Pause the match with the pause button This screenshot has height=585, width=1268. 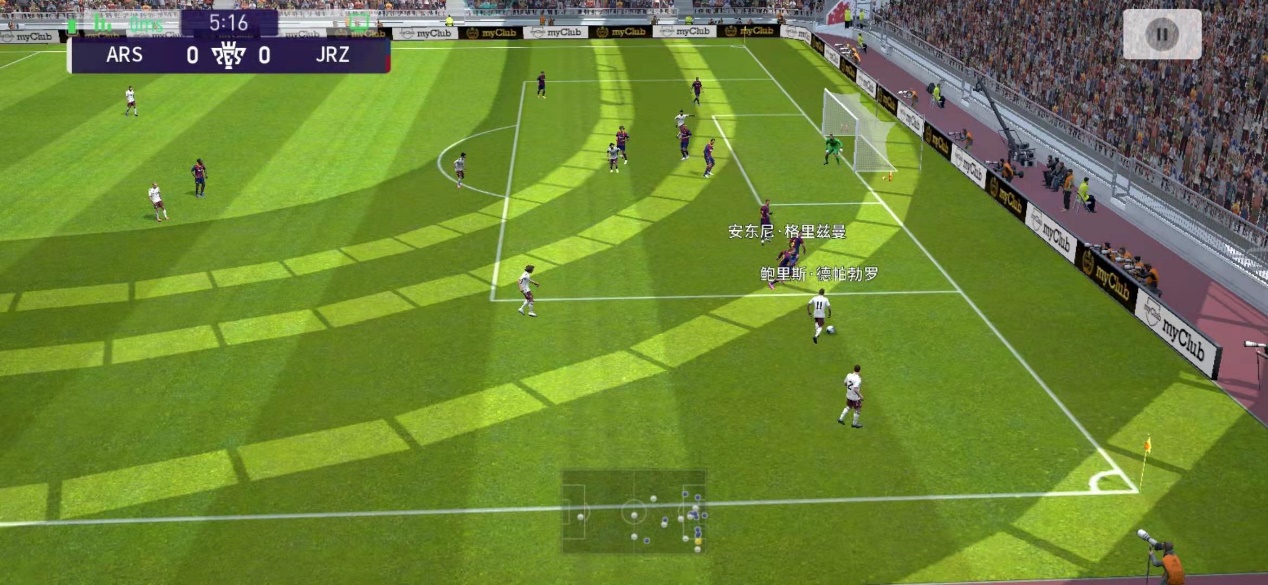point(1161,34)
